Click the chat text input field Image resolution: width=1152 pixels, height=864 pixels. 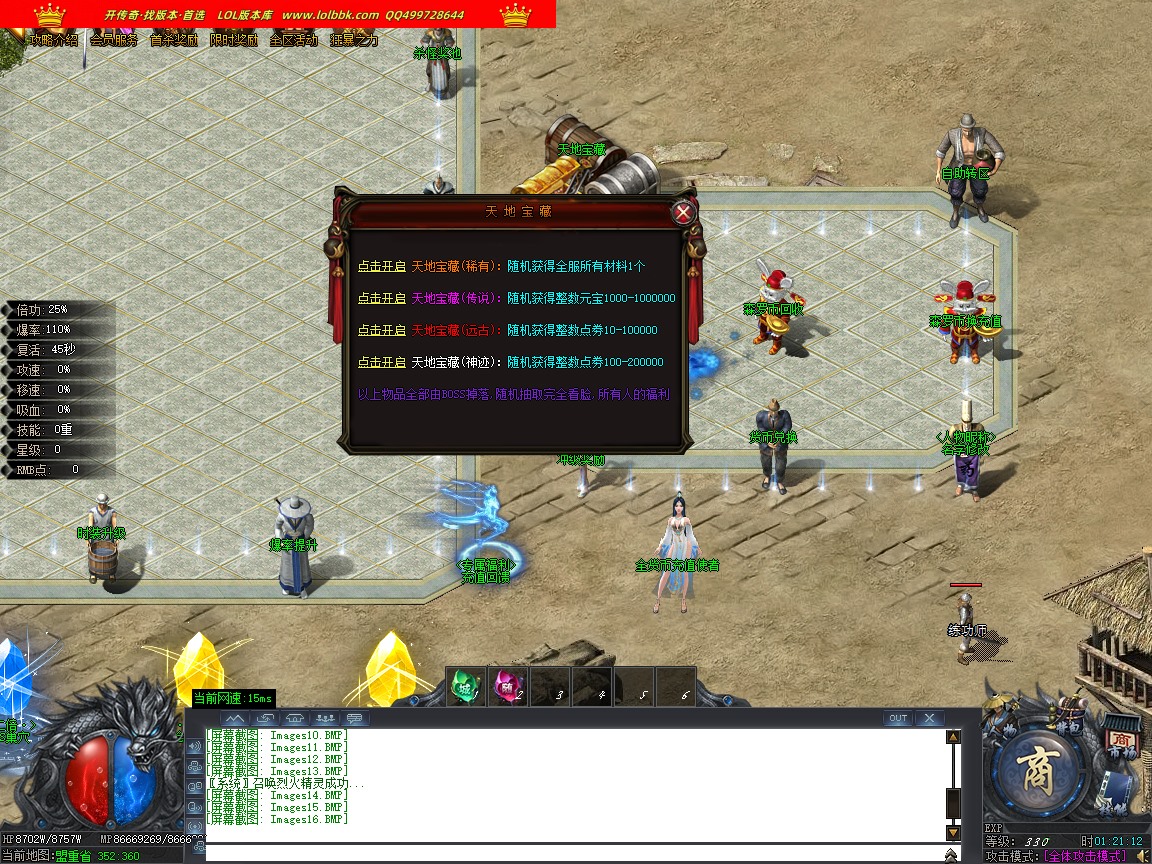coord(570,853)
